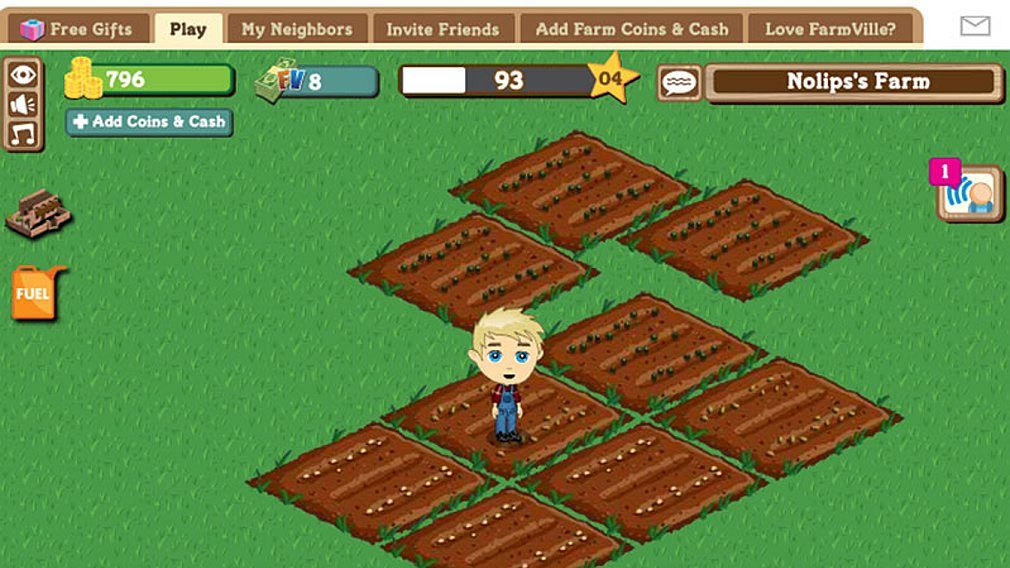
Task: Open the neighbor notification with pink badge
Action: tap(969, 193)
